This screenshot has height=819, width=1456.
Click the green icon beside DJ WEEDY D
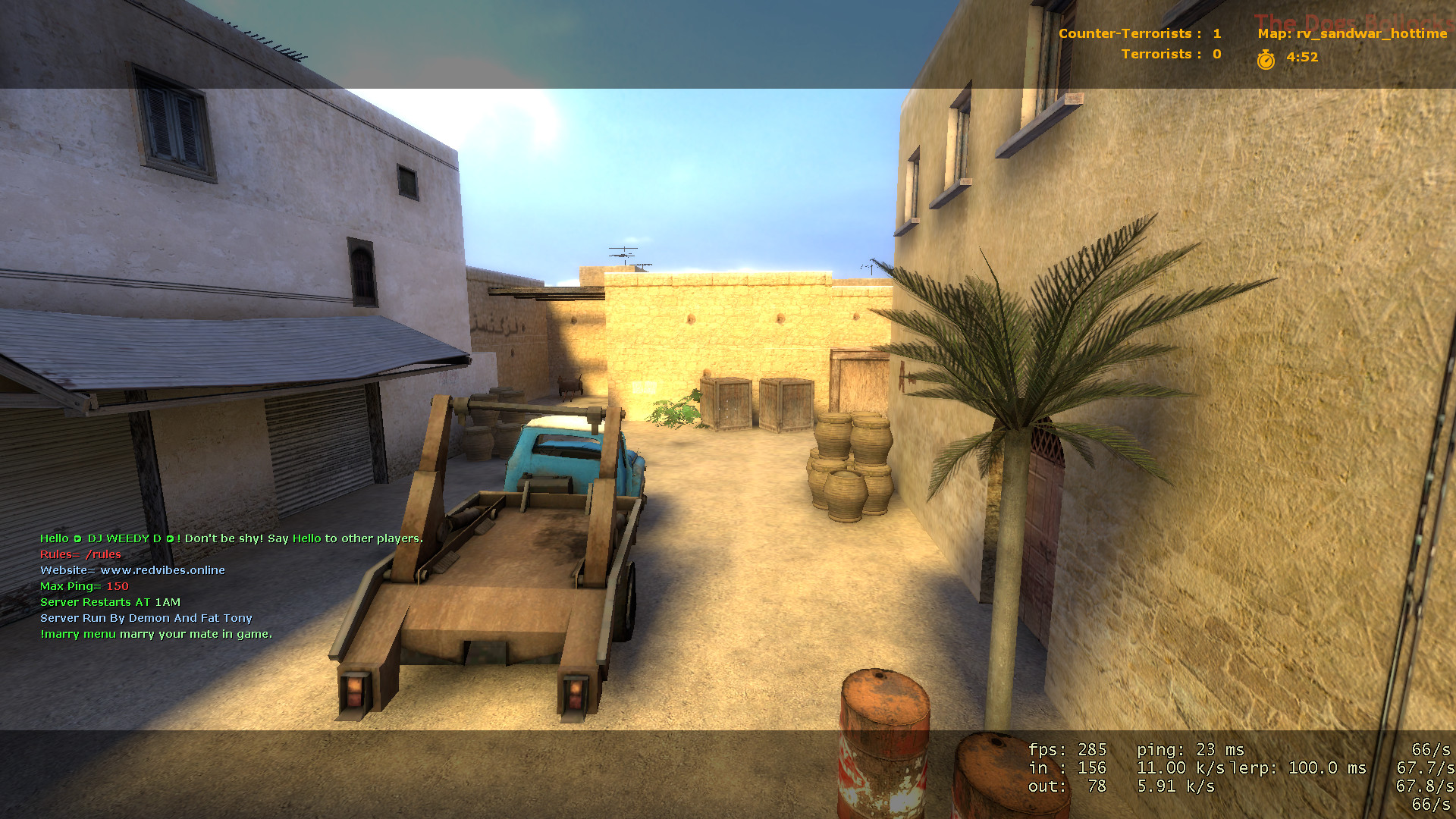point(78,538)
